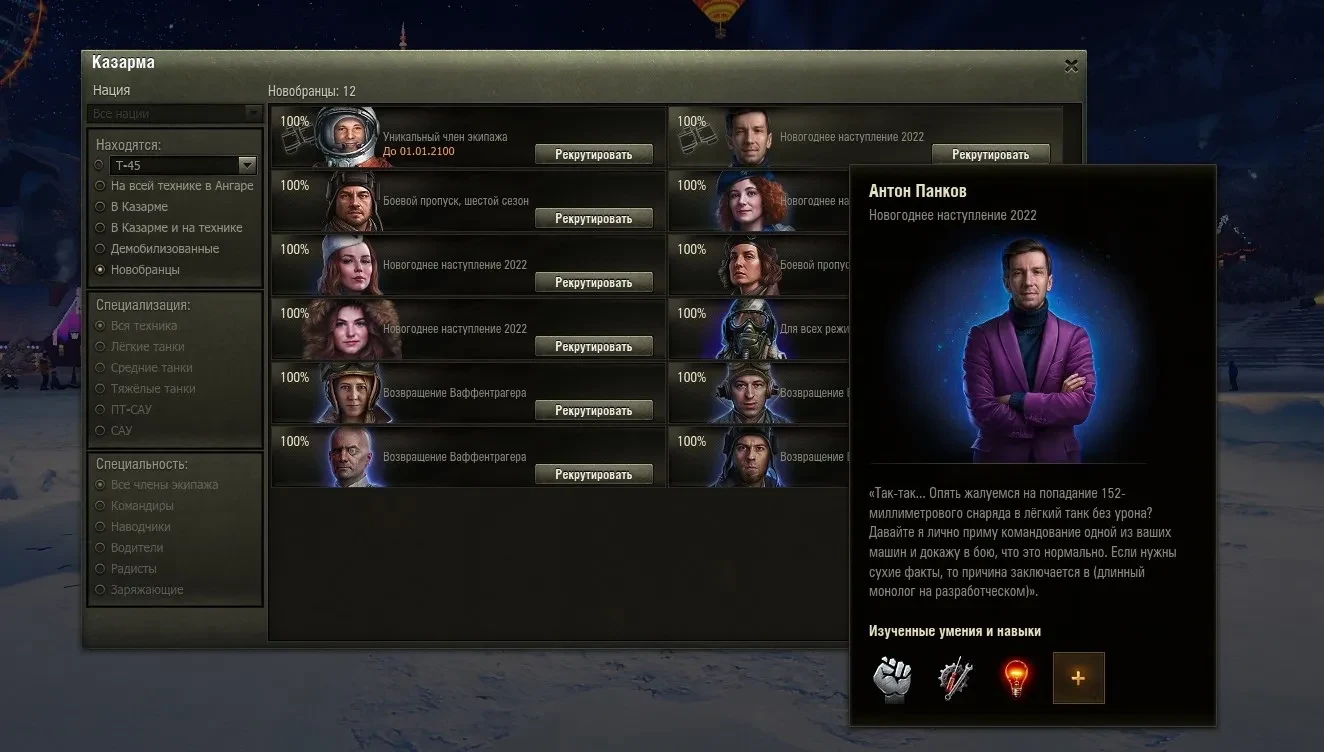
Task: Close the Казарма barracks window
Action: pos(1071,66)
